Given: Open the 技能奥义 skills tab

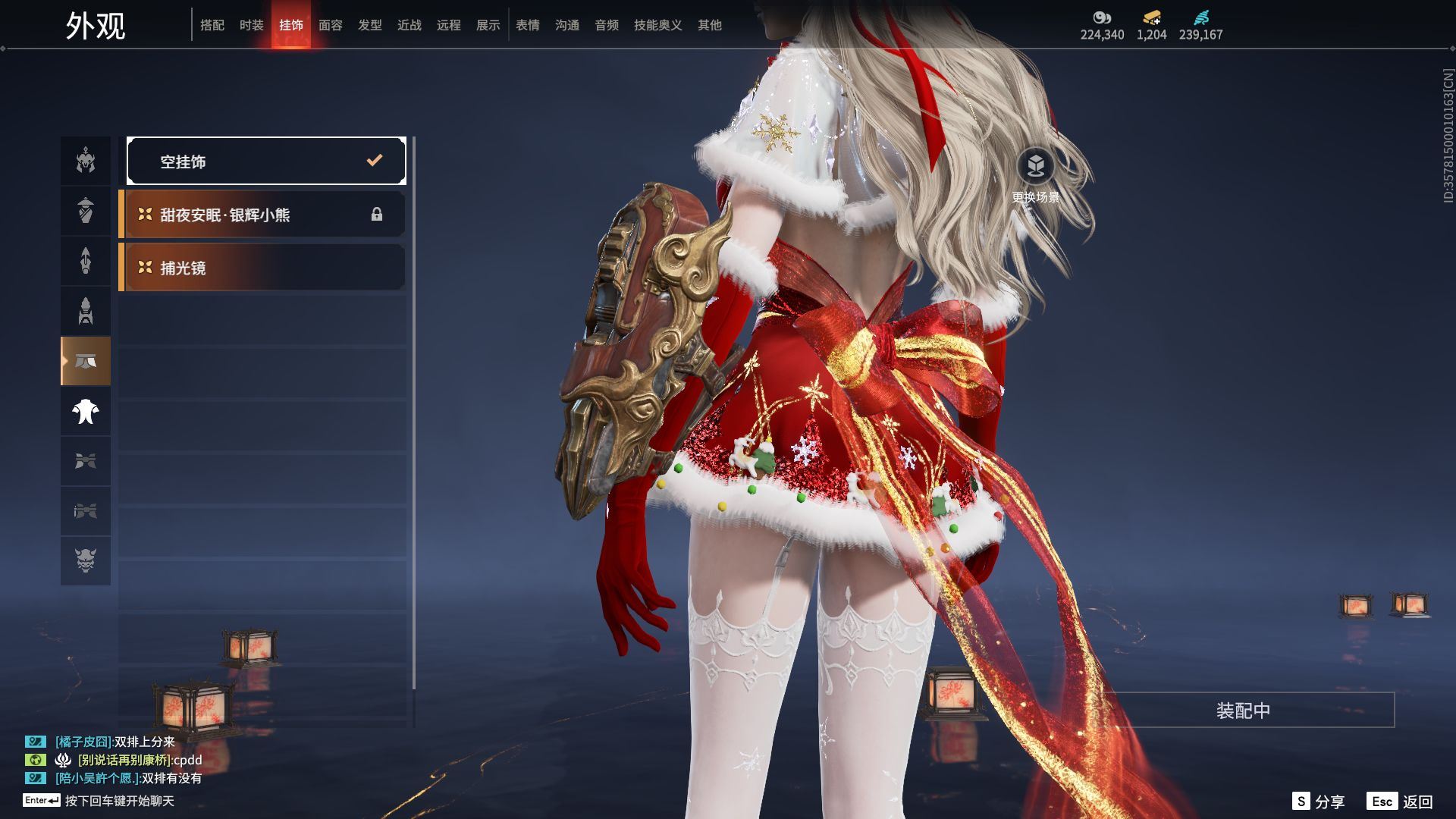Looking at the screenshot, I should click(658, 25).
